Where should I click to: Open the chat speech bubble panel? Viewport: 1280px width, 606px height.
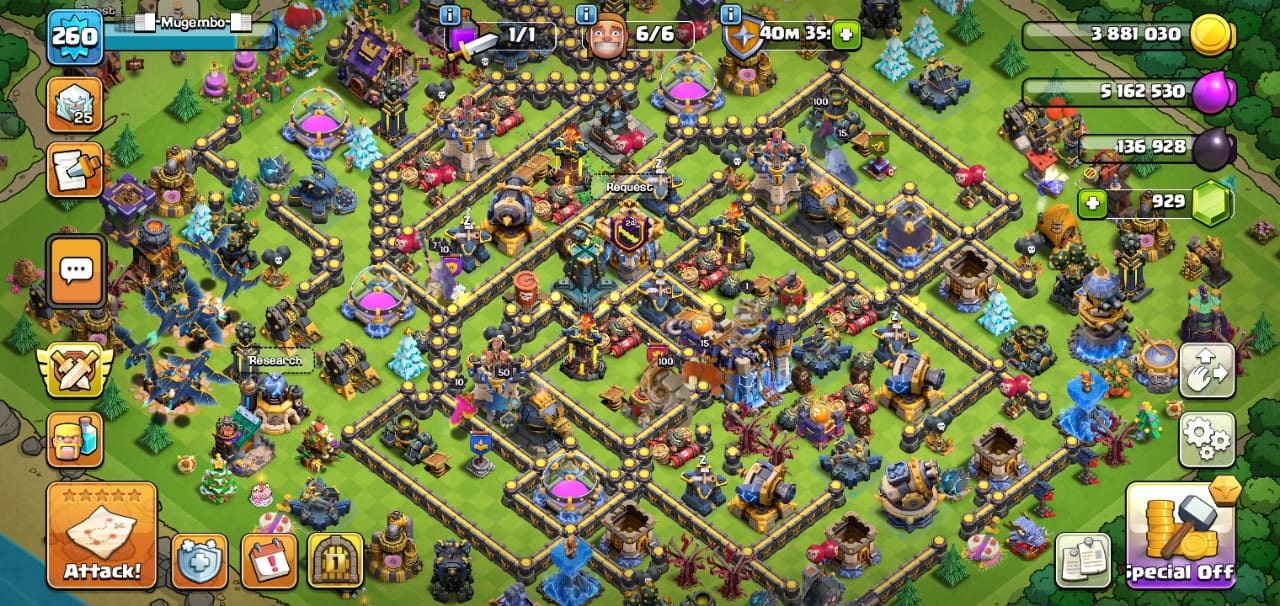(x=76, y=270)
